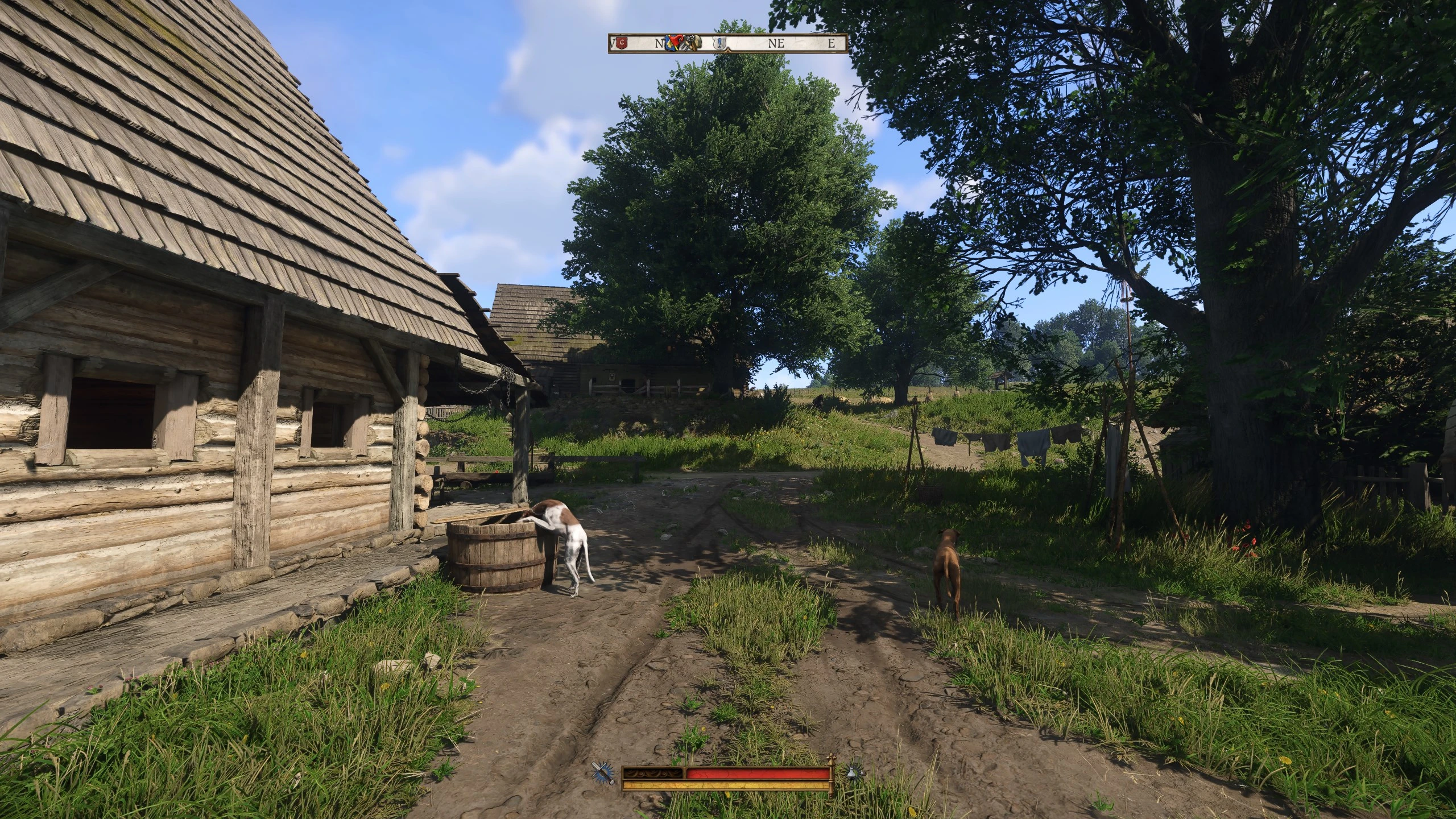The height and width of the screenshot is (819, 1456).
Task: Click the potion flask status icon
Action: [854, 772]
